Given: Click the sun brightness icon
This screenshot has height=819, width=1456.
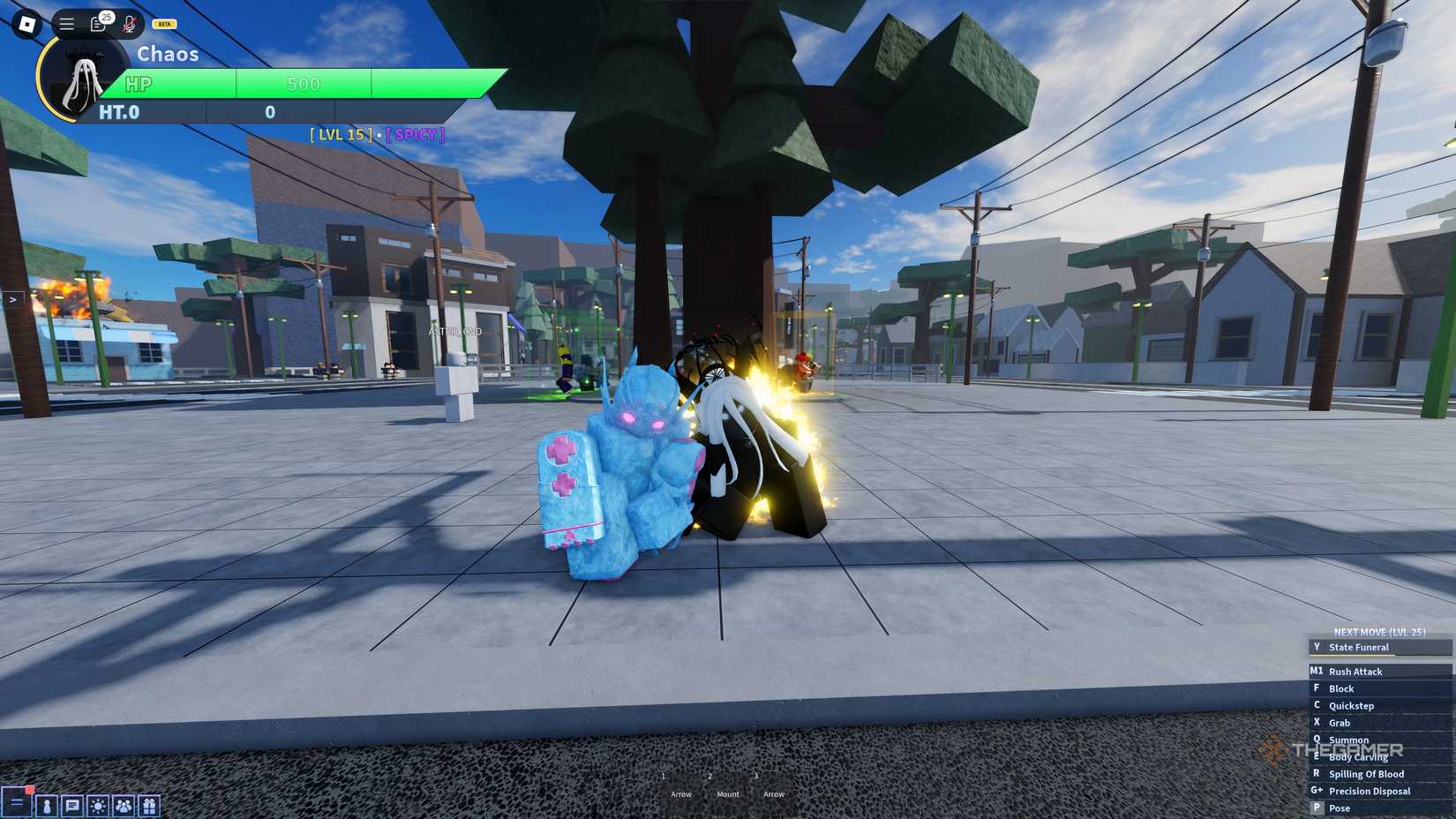Looking at the screenshot, I should point(98,806).
